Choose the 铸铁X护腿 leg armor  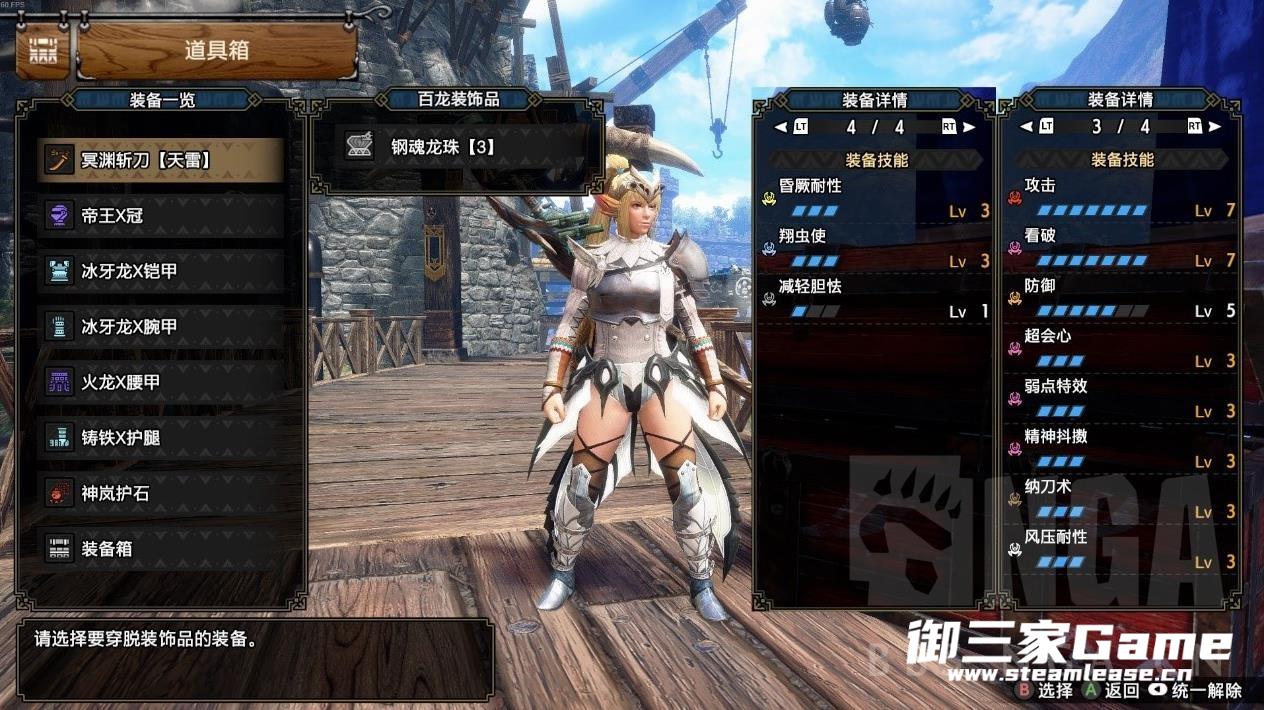pyautogui.click(x=160, y=438)
